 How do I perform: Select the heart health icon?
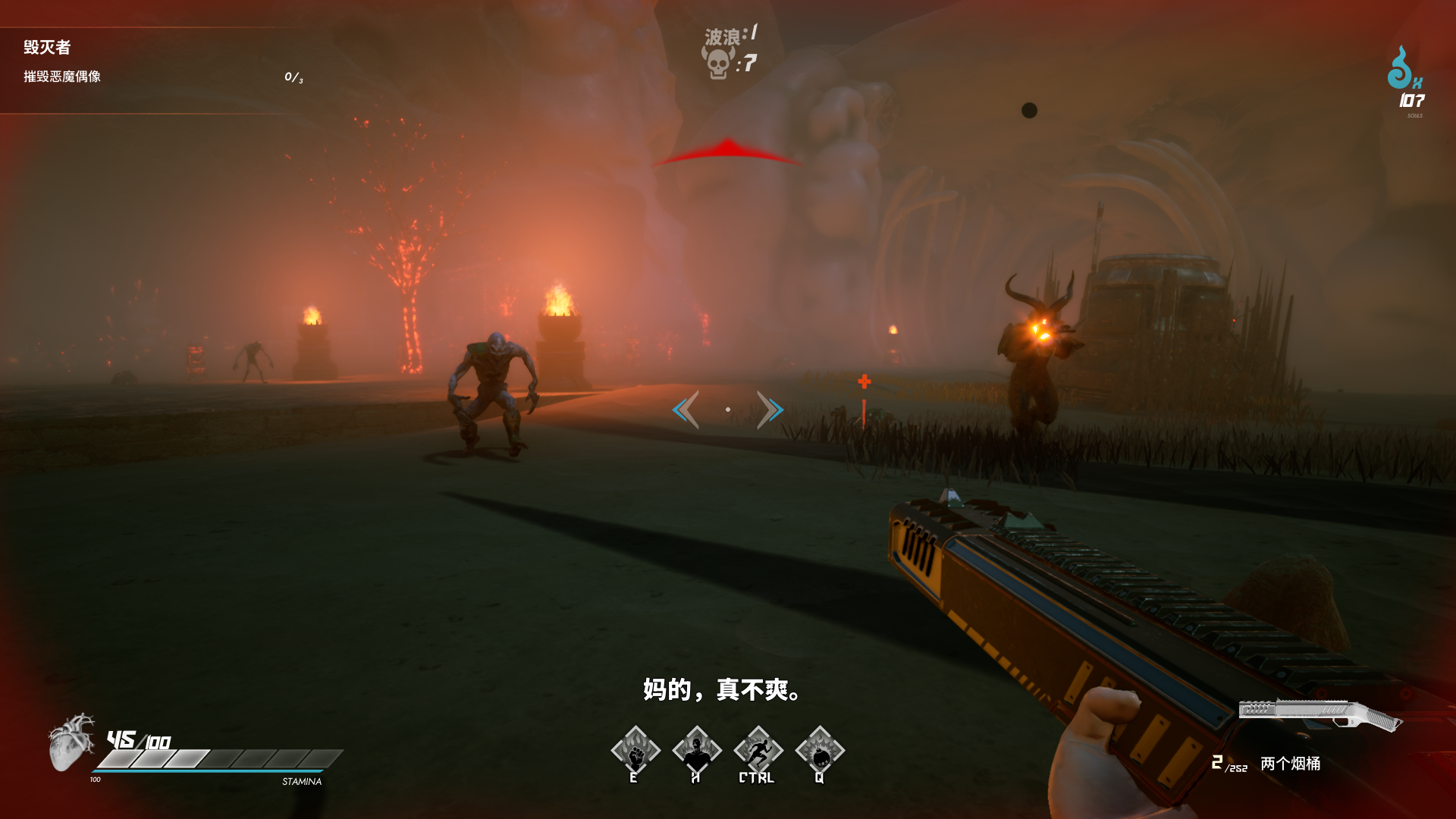click(x=71, y=742)
